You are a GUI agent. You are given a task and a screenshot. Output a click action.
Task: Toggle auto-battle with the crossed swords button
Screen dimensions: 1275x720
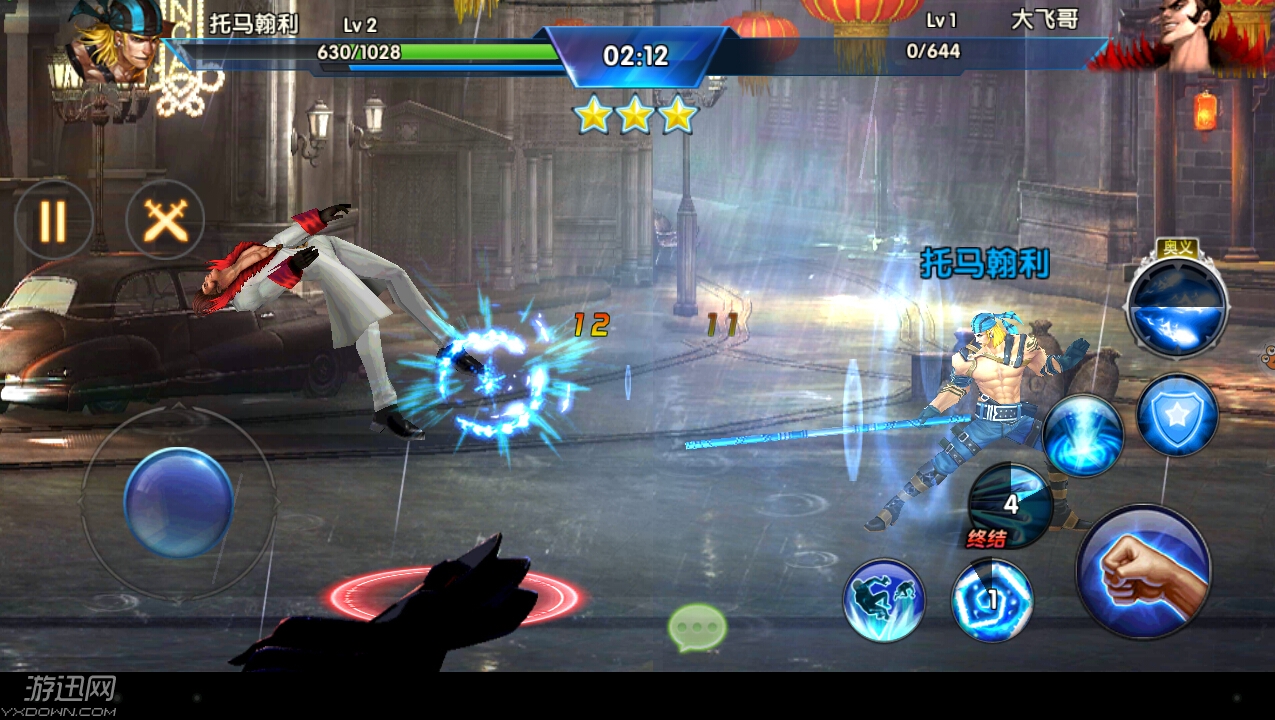click(165, 220)
